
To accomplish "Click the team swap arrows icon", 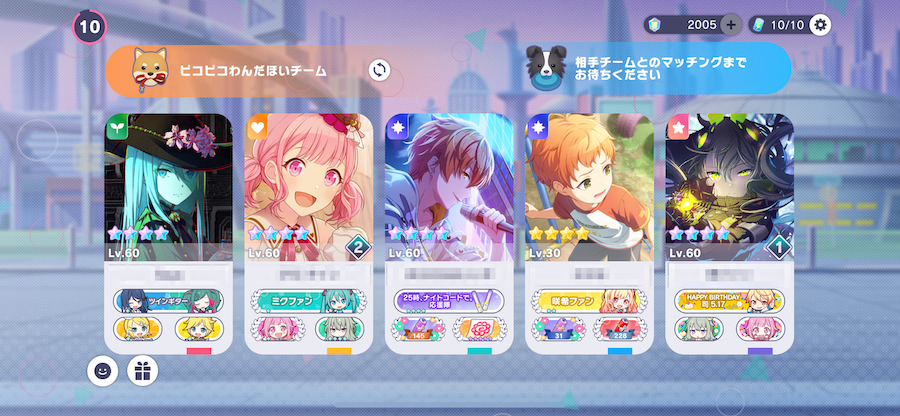I will [379, 69].
